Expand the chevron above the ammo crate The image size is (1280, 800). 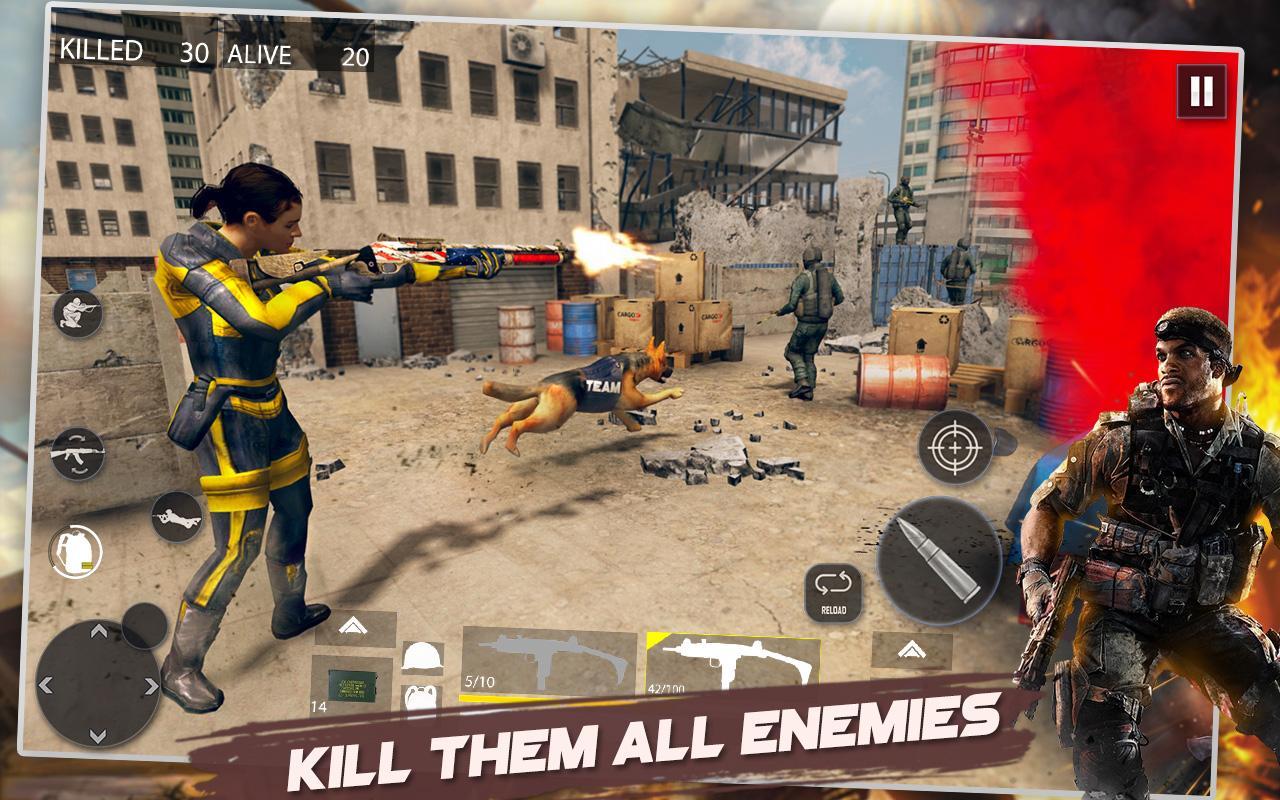[351, 625]
